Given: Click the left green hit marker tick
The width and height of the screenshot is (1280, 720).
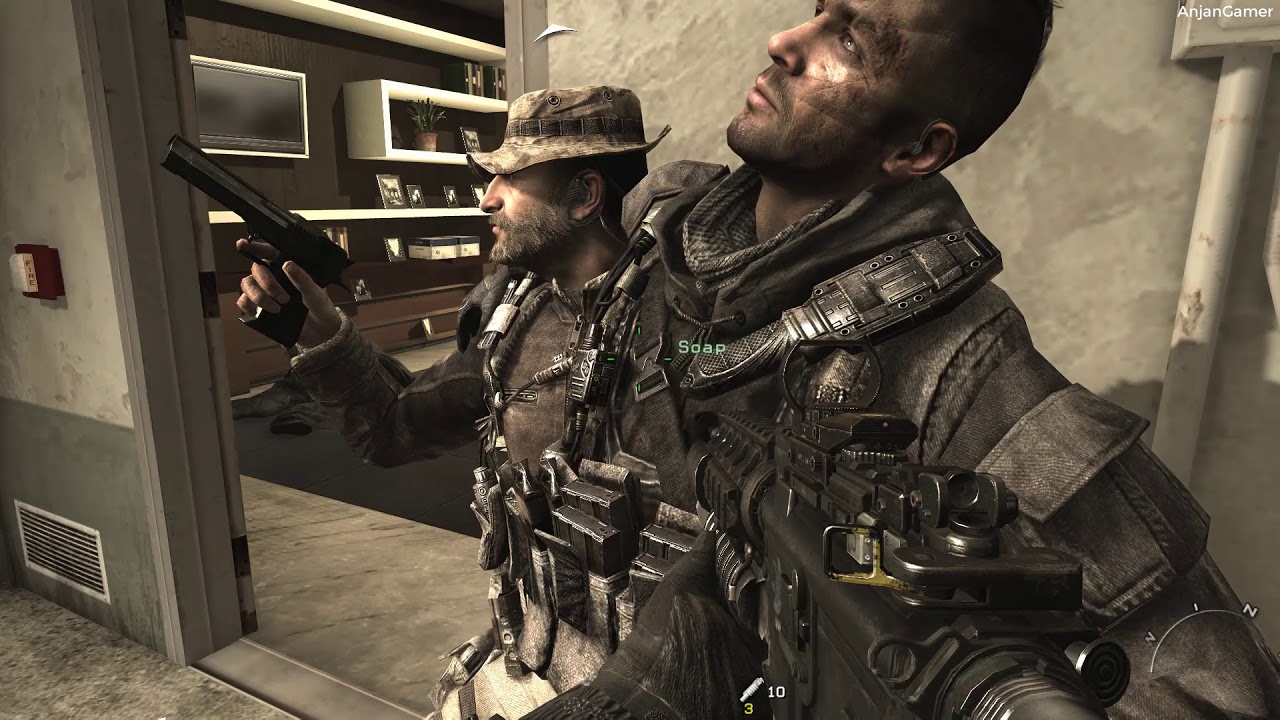Looking at the screenshot, I should pos(611,359).
